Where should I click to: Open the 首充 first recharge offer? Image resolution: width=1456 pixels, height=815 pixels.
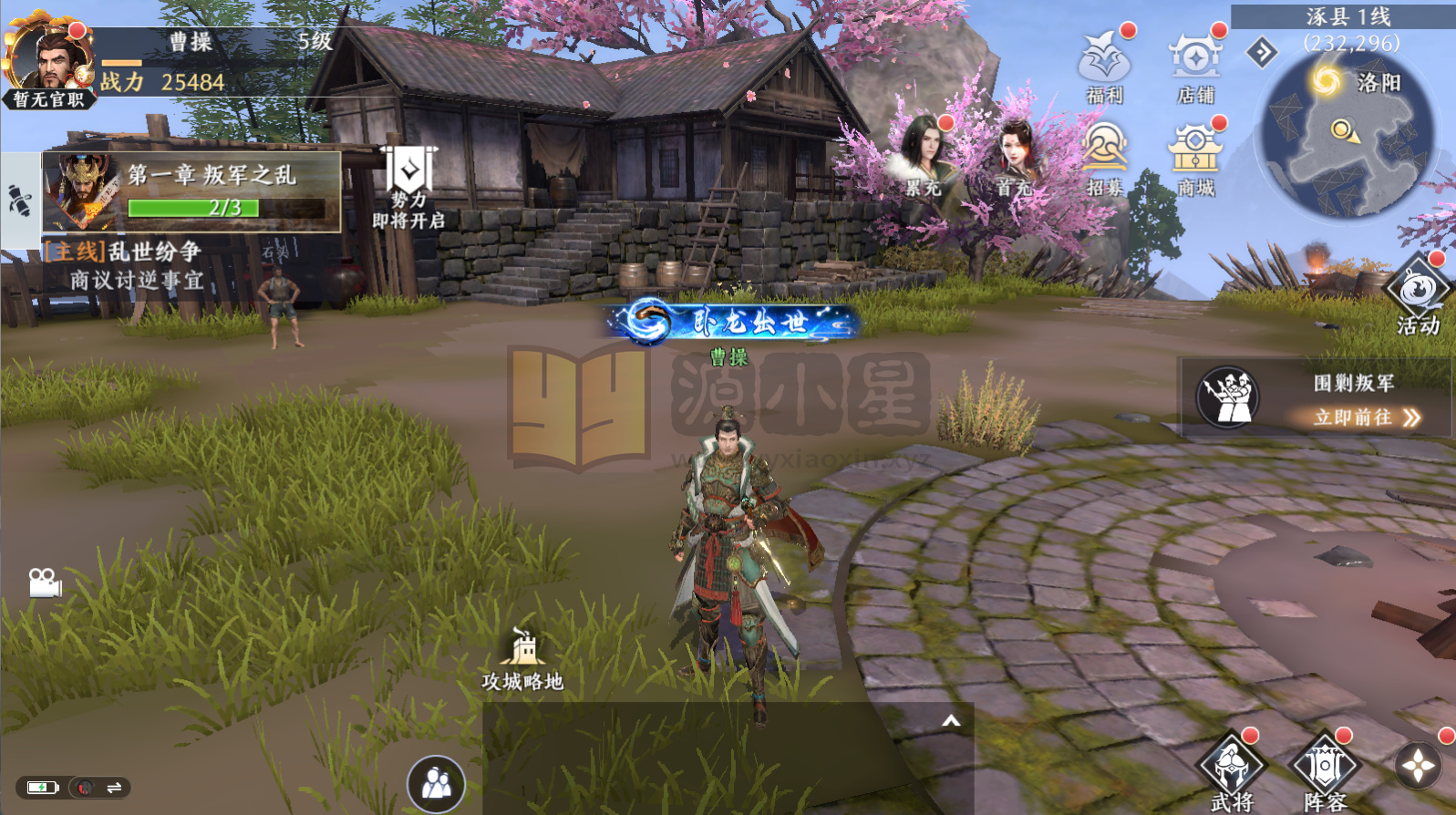(1014, 155)
